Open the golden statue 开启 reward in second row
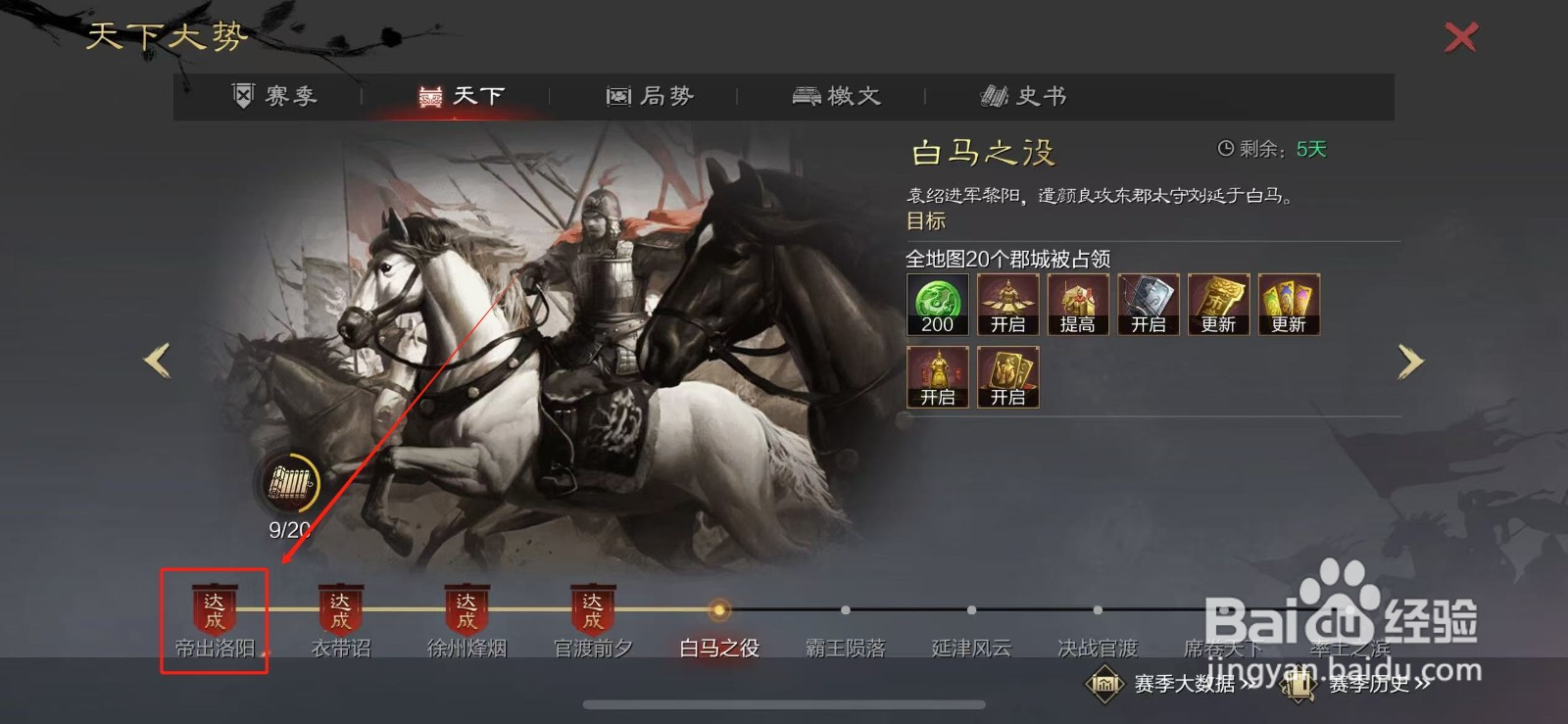This screenshot has width=1568, height=724. tap(936, 377)
